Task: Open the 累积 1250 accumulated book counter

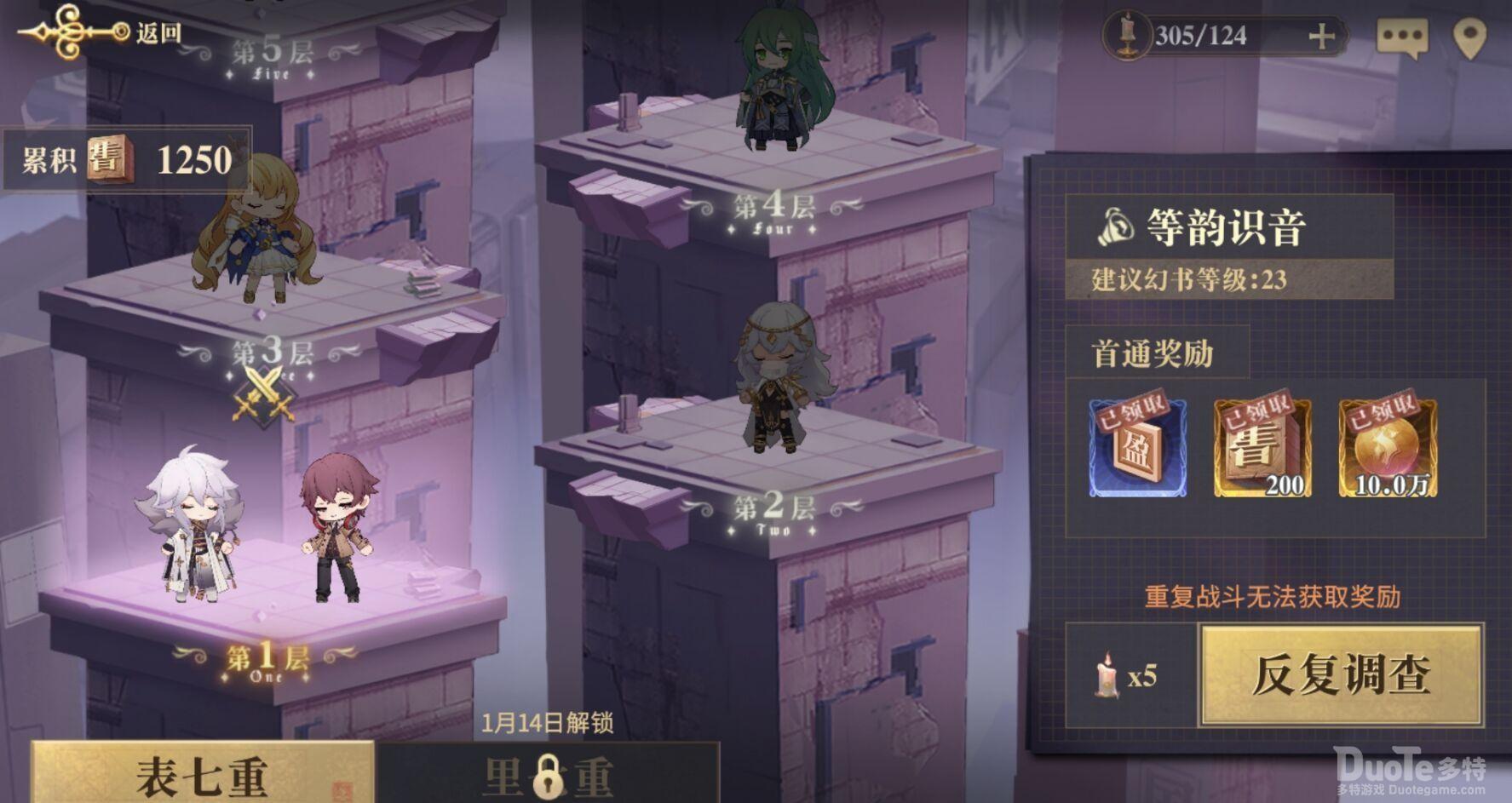Action: tap(128, 159)
